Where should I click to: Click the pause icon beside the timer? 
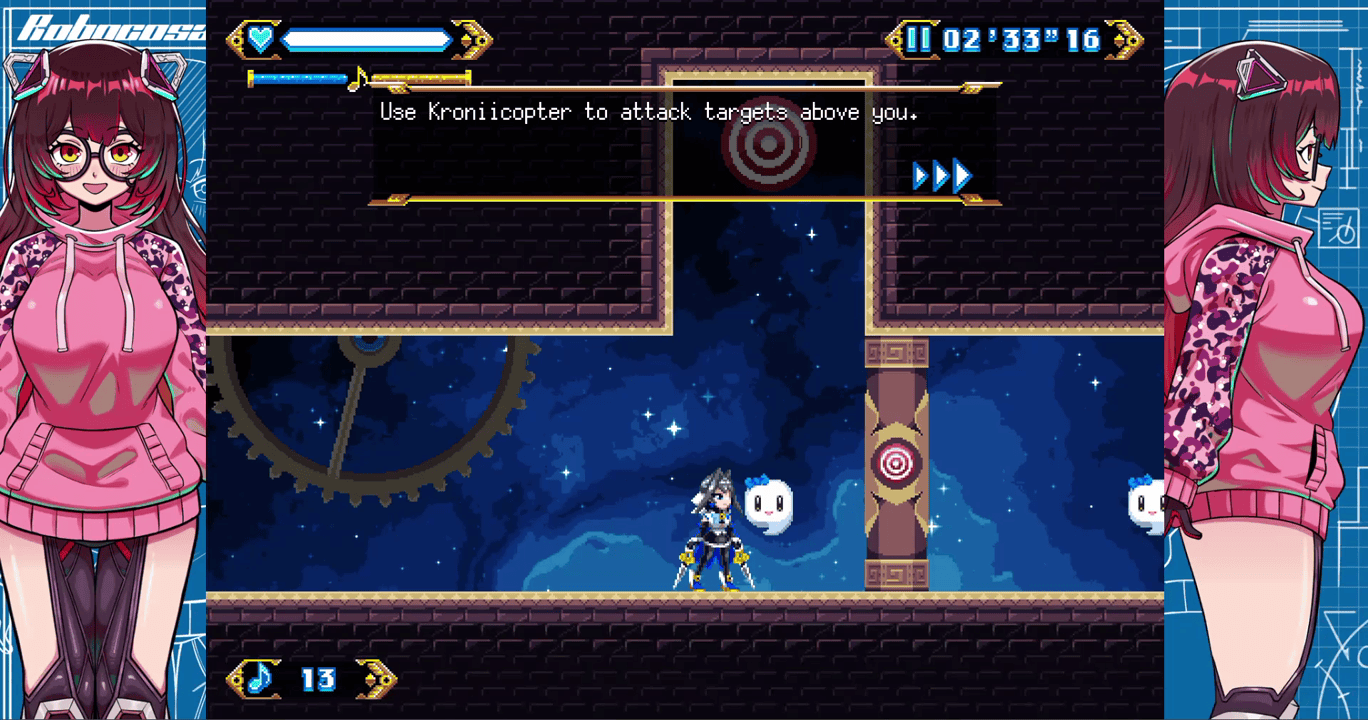[918, 40]
